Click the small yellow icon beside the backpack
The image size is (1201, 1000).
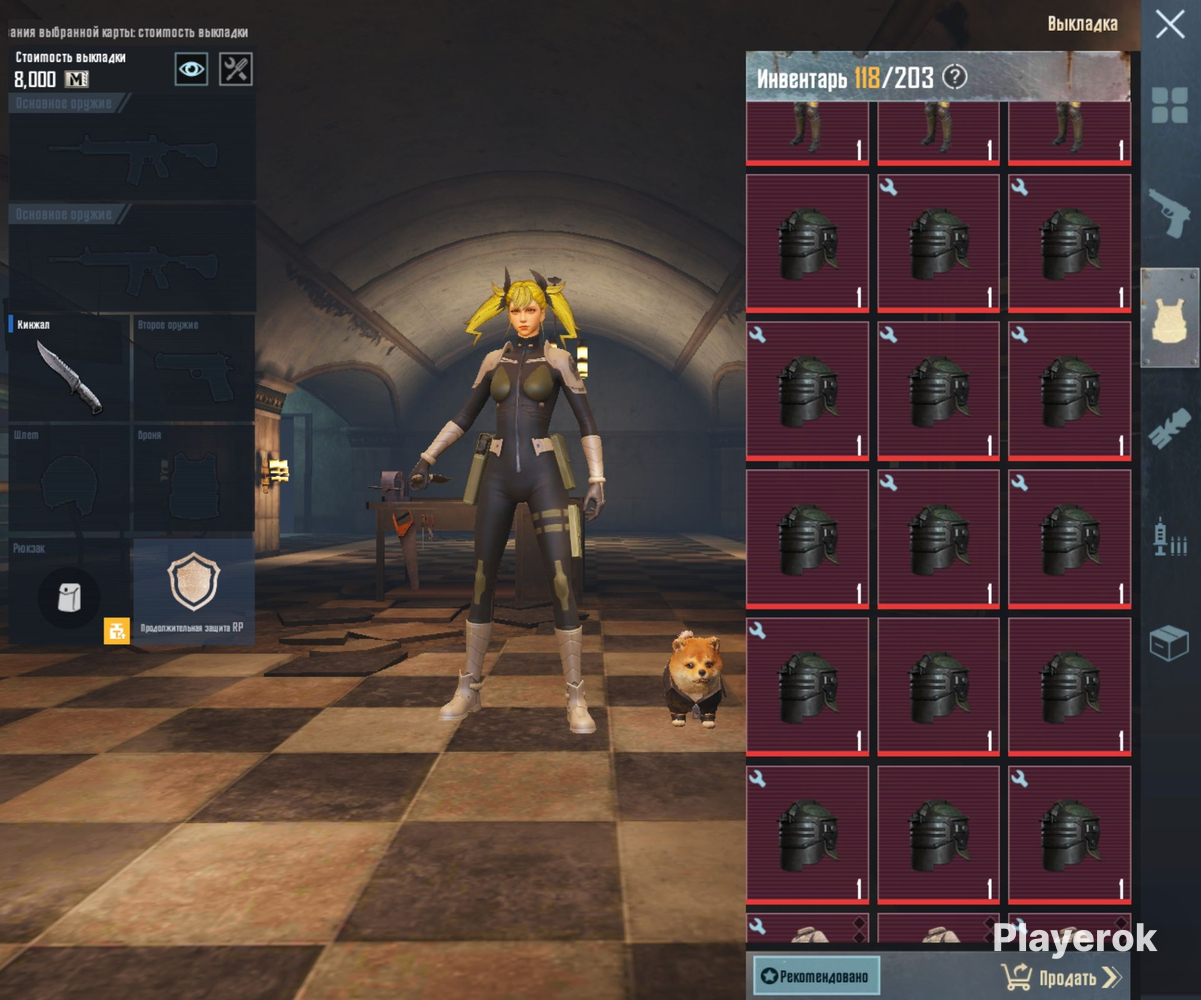(117, 631)
